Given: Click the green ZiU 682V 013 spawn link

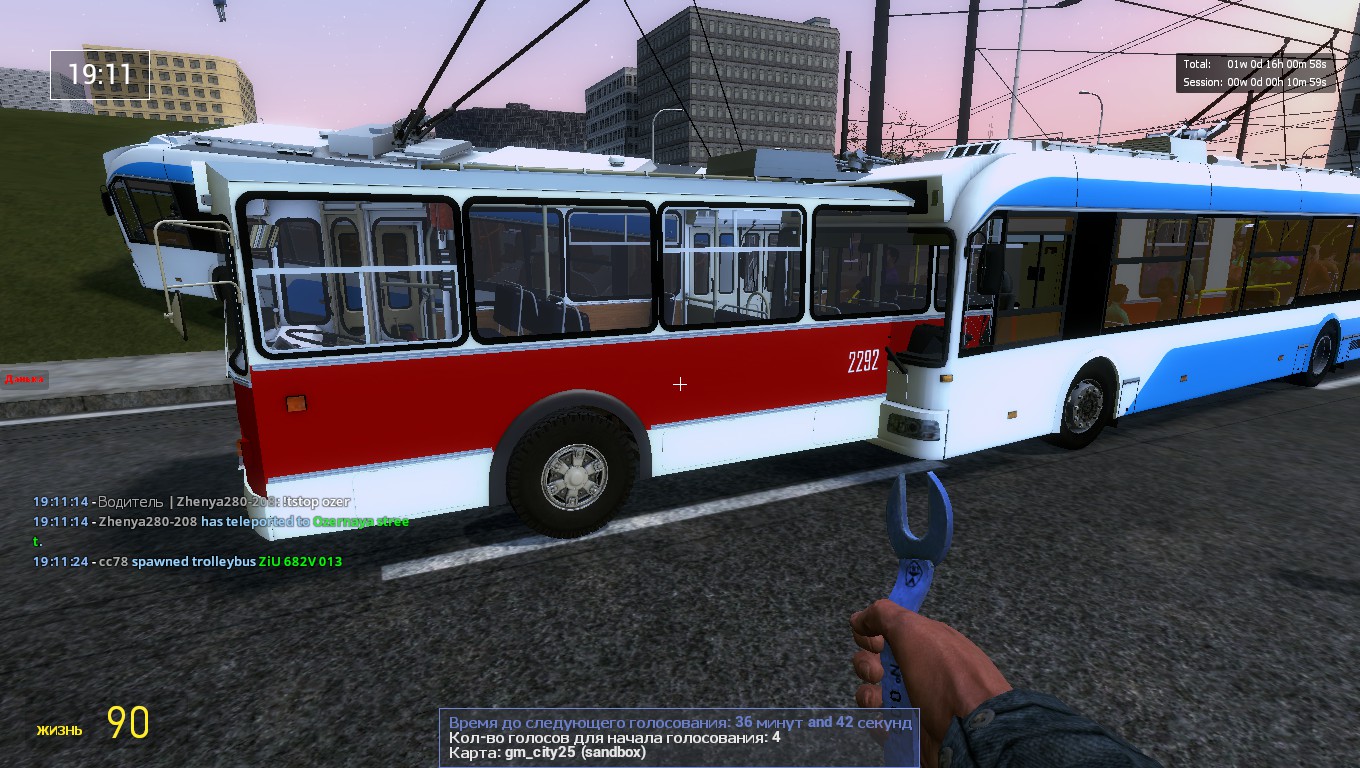Looking at the screenshot, I should pyautogui.click(x=300, y=561).
